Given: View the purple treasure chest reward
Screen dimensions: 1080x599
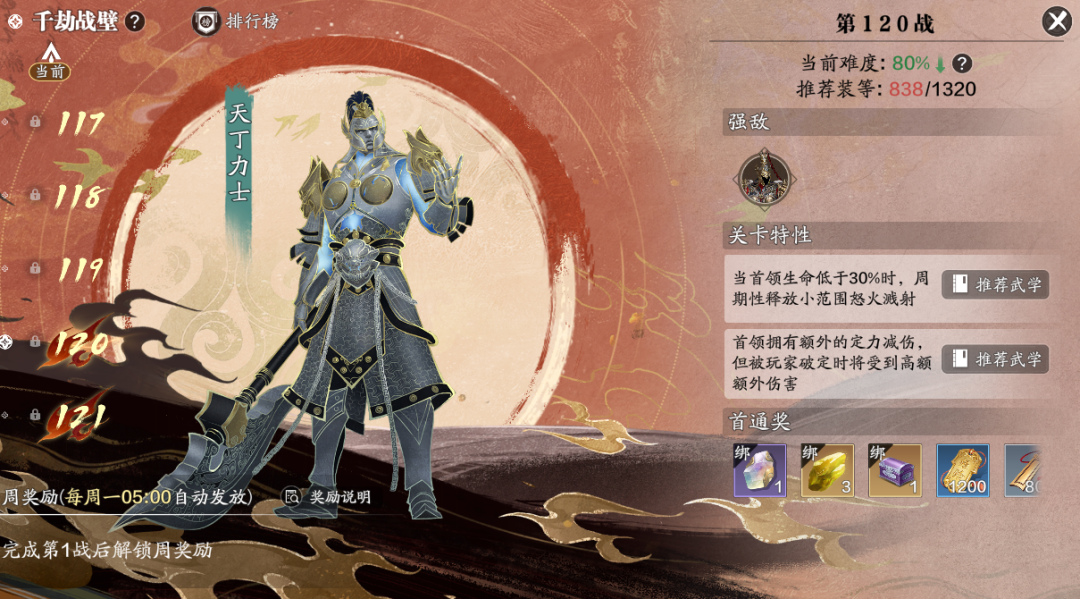Looking at the screenshot, I should [x=895, y=470].
